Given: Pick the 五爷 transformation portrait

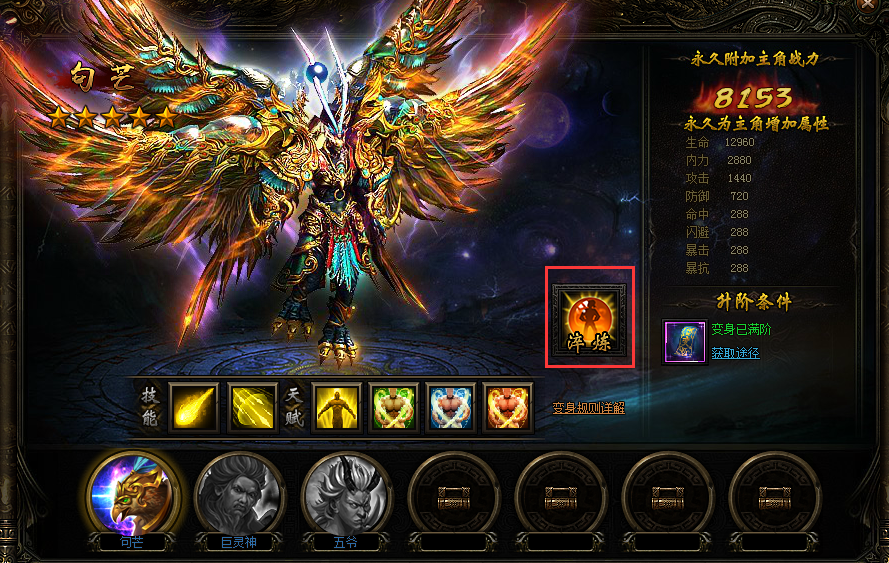Looking at the screenshot, I should [345, 495].
